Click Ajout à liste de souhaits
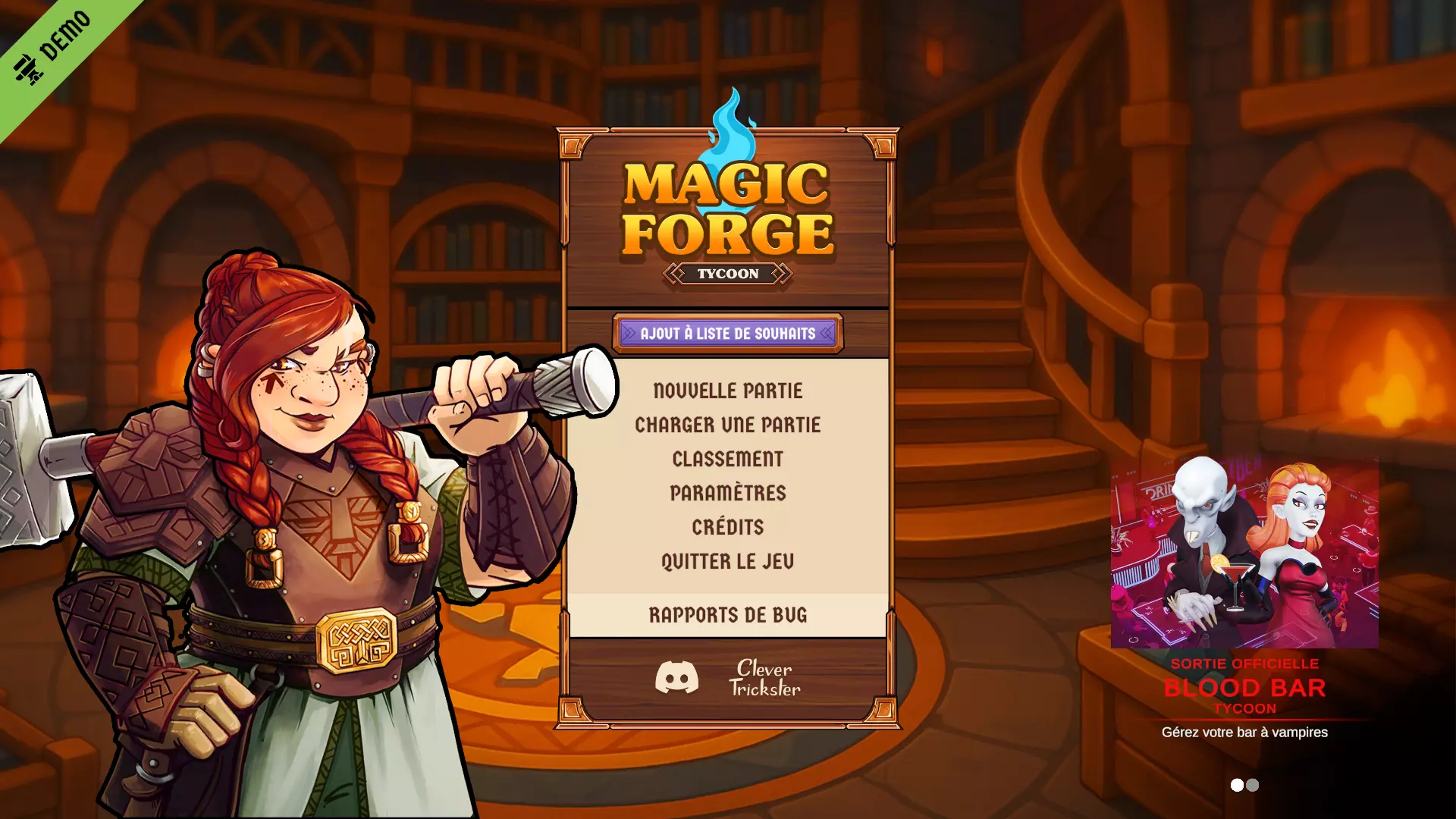The height and width of the screenshot is (819, 1456). pyautogui.click(x=726, y=332)
